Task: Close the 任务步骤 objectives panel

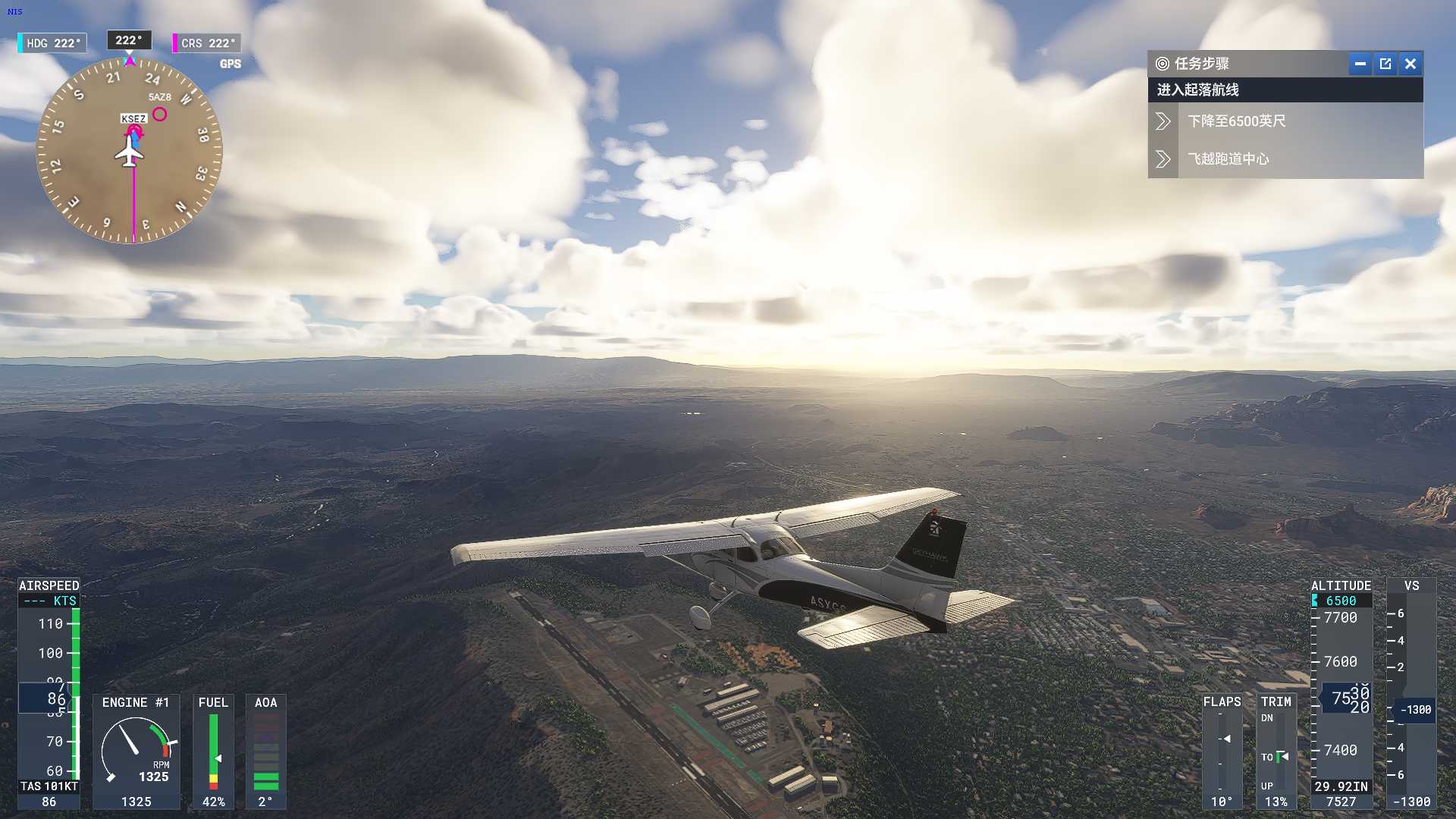Action: (x=1410, y=64)
